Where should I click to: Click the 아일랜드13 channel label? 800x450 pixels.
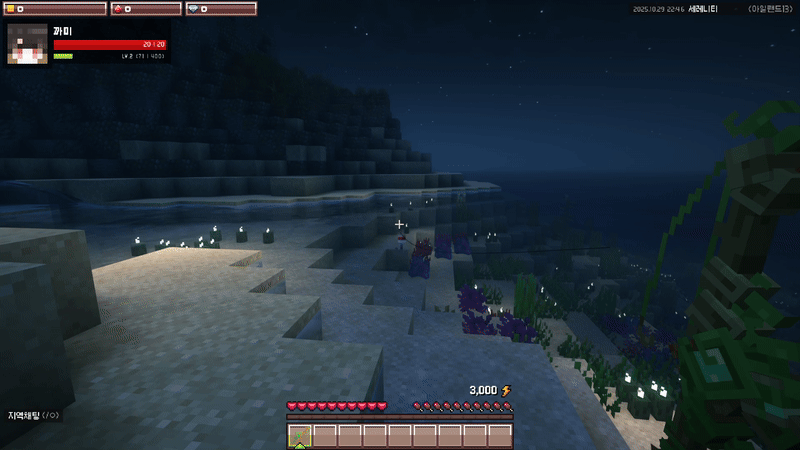tap(769, 9)
